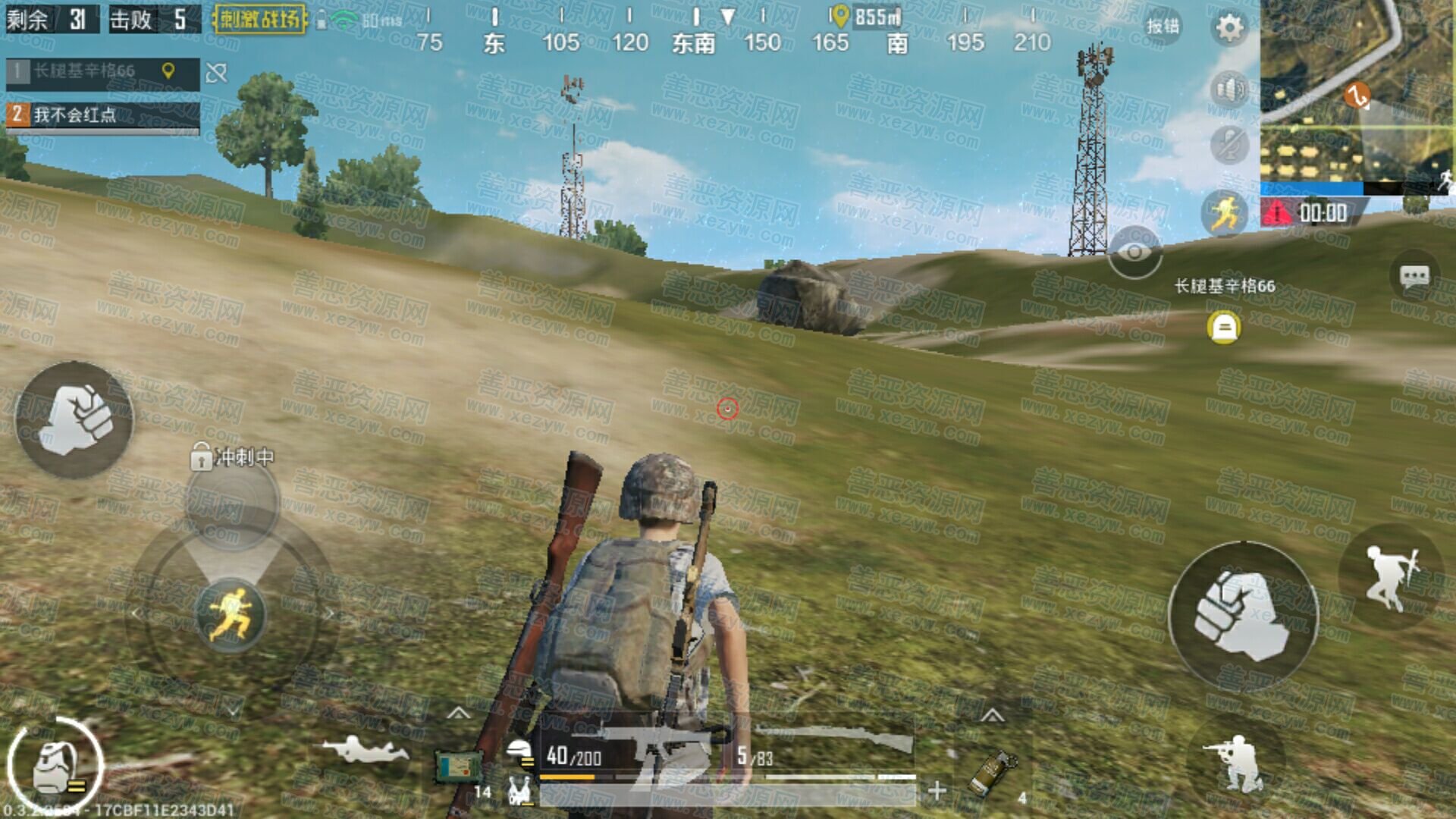Screen dimensions: 1456x819
Task: Tap the prone button
Action: [364, 749]
